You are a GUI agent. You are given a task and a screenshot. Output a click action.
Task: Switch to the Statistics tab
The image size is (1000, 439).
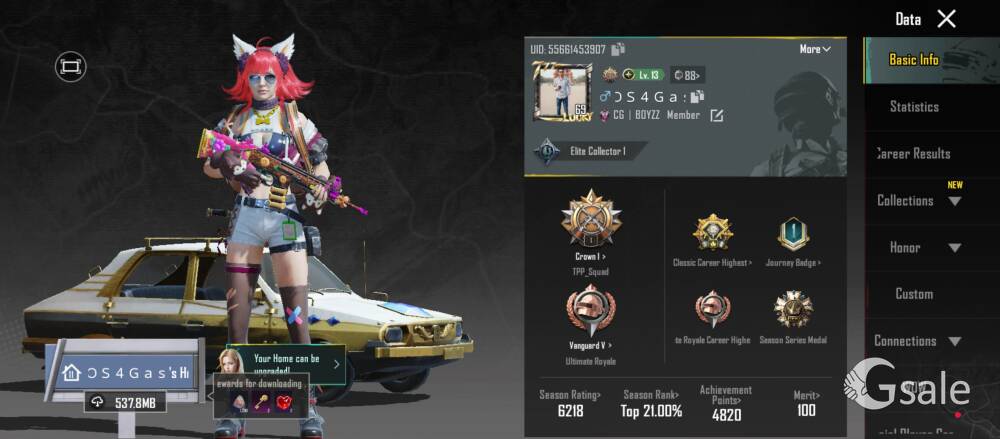[914, 106]
